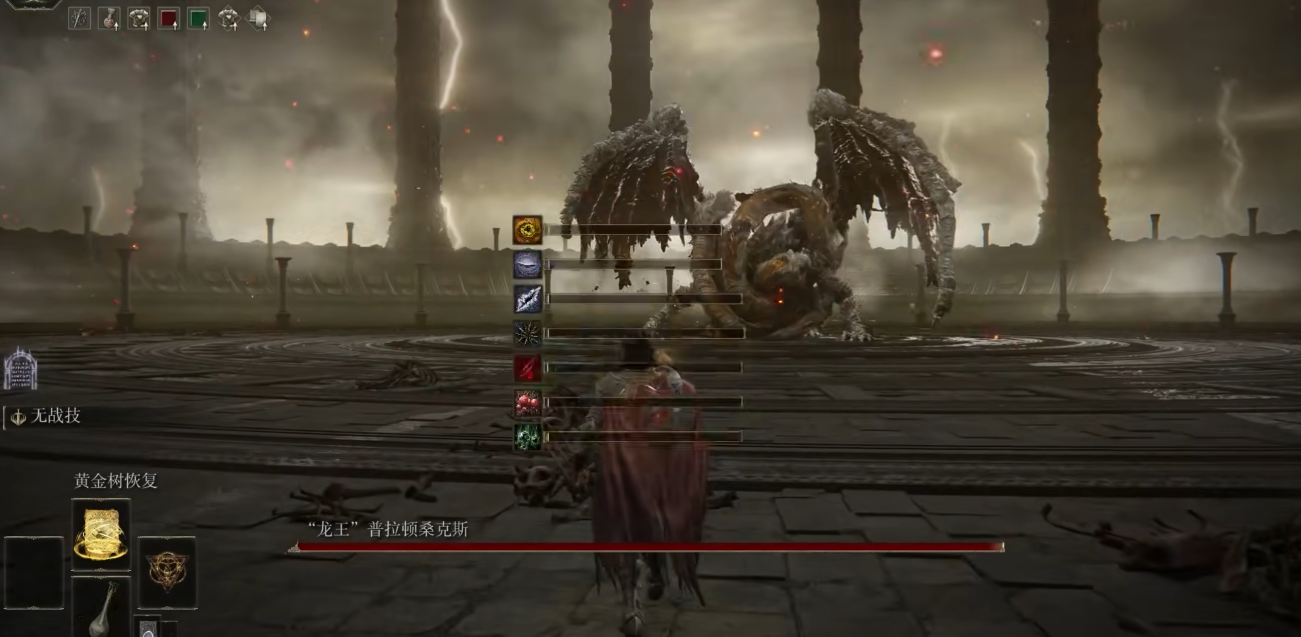
Task: Select the flask buff icon in top bar
Action: pyautogui.click(x=109, y=18)
